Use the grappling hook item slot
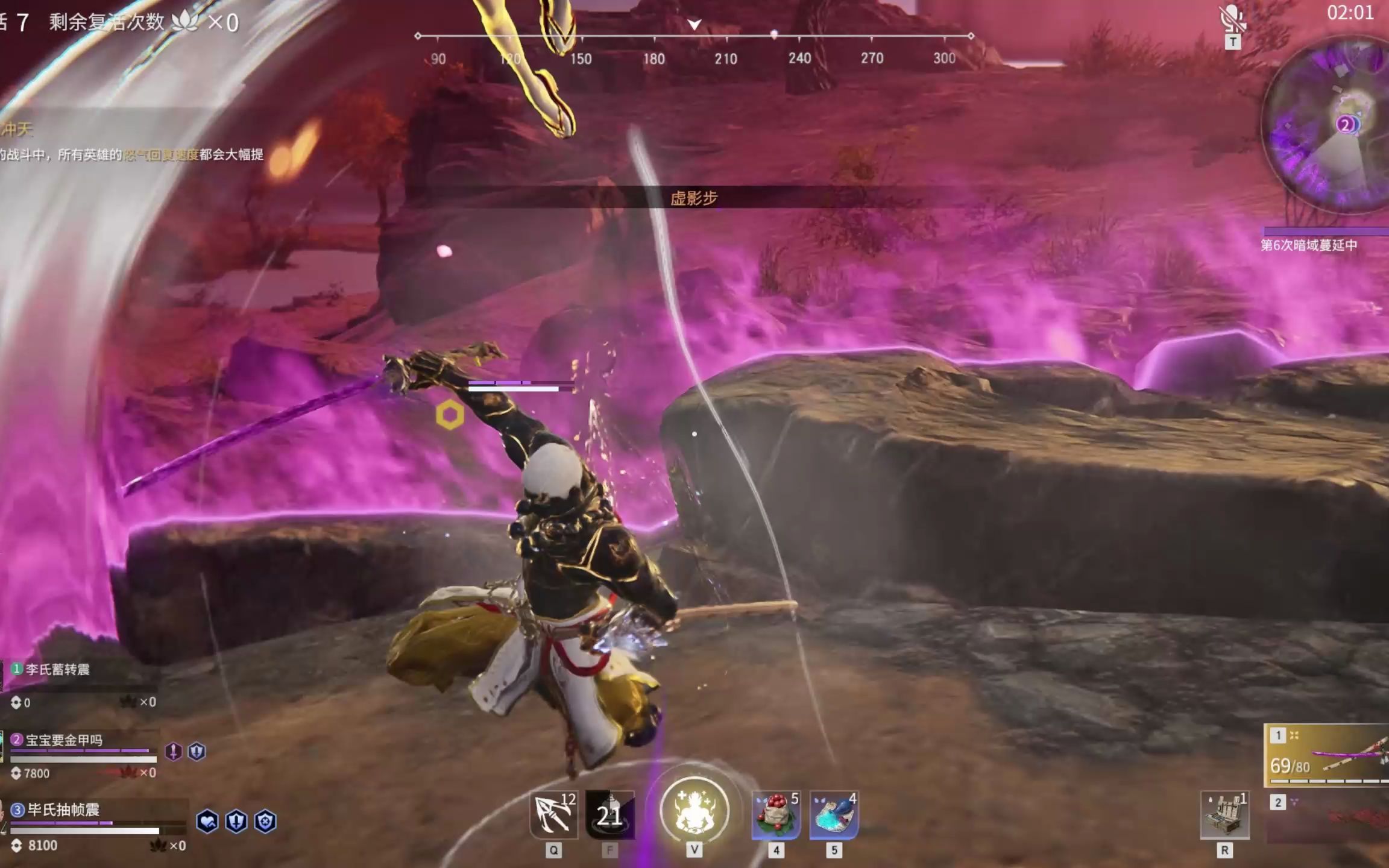This screenshot has height=868, width=1389. tap(553, 815)
